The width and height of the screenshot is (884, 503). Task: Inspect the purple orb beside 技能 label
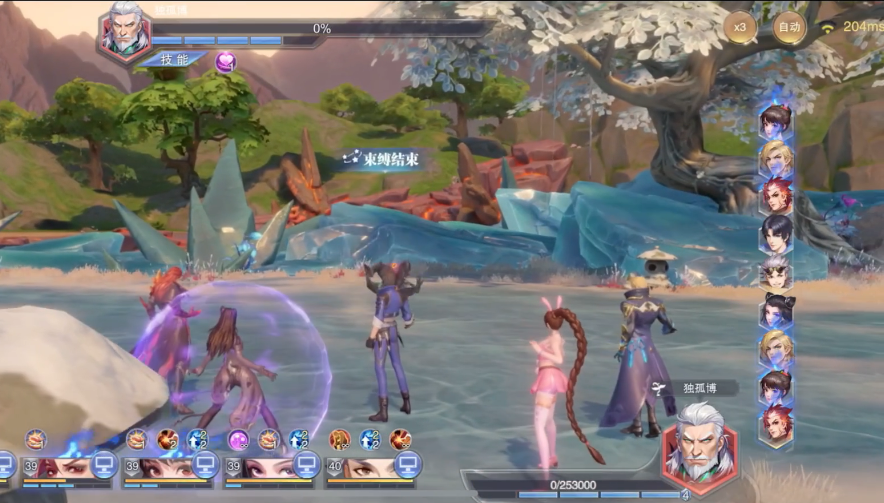point(226,62)
